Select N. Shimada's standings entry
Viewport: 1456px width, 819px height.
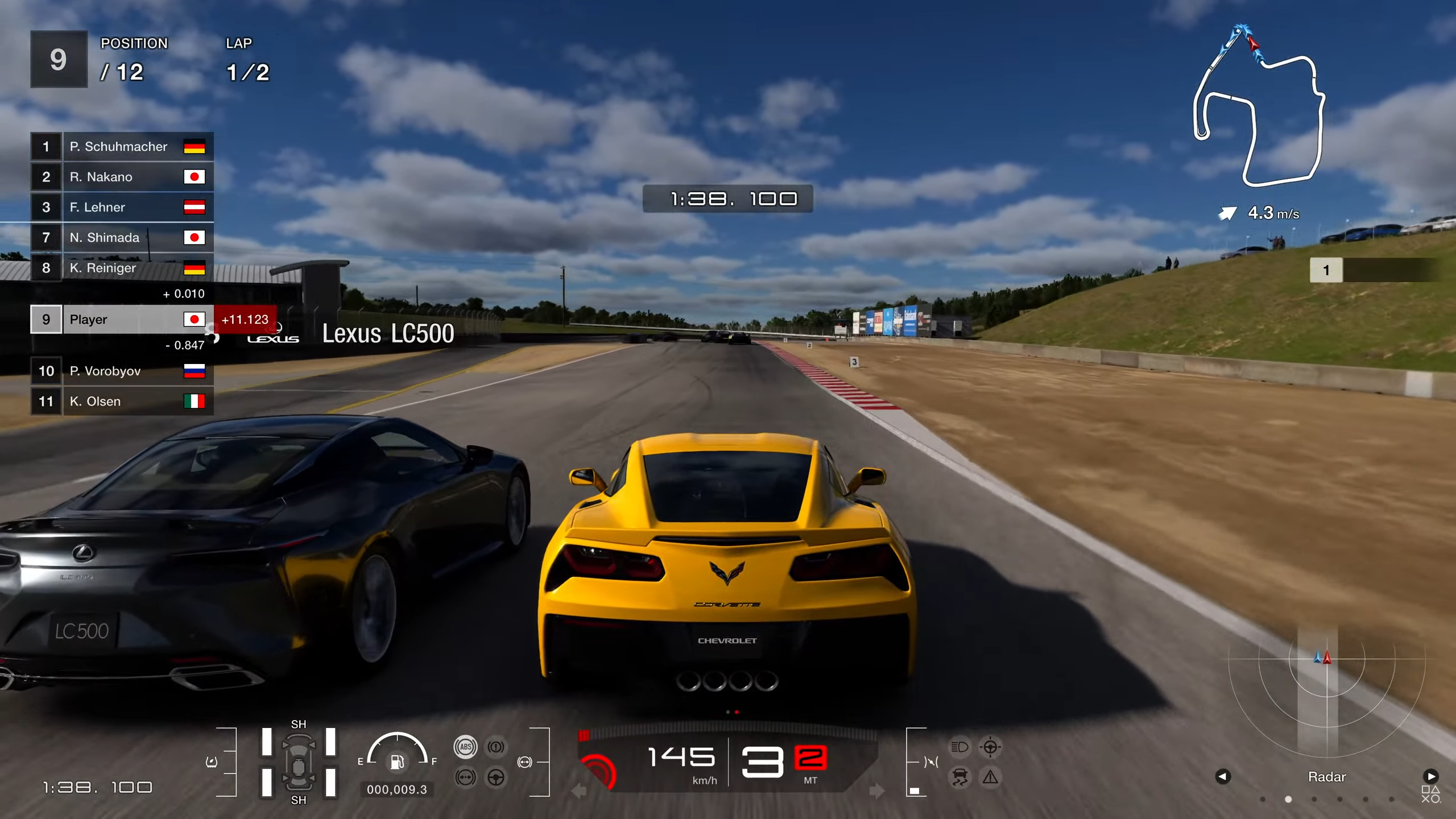(x=122, y=238)
